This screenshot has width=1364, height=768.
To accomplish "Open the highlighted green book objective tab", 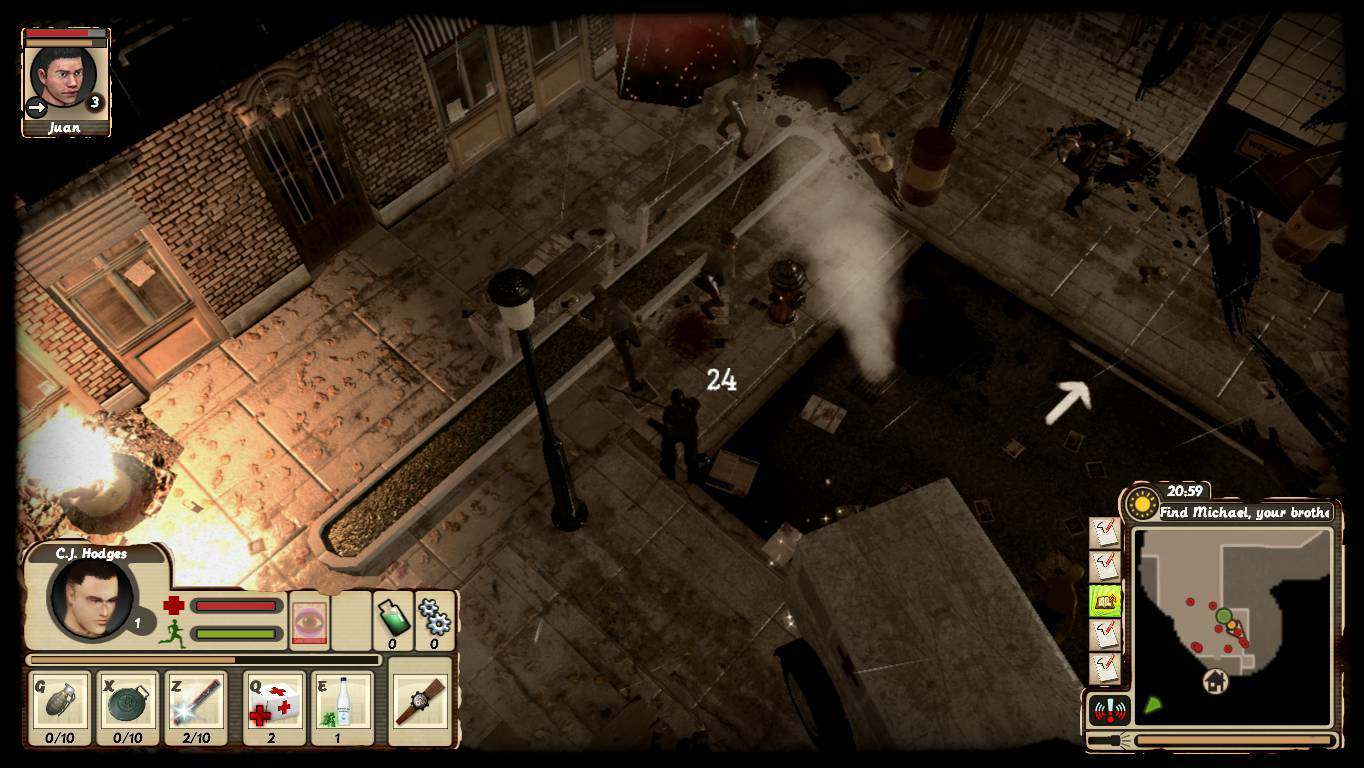I will click(1105, 601).
